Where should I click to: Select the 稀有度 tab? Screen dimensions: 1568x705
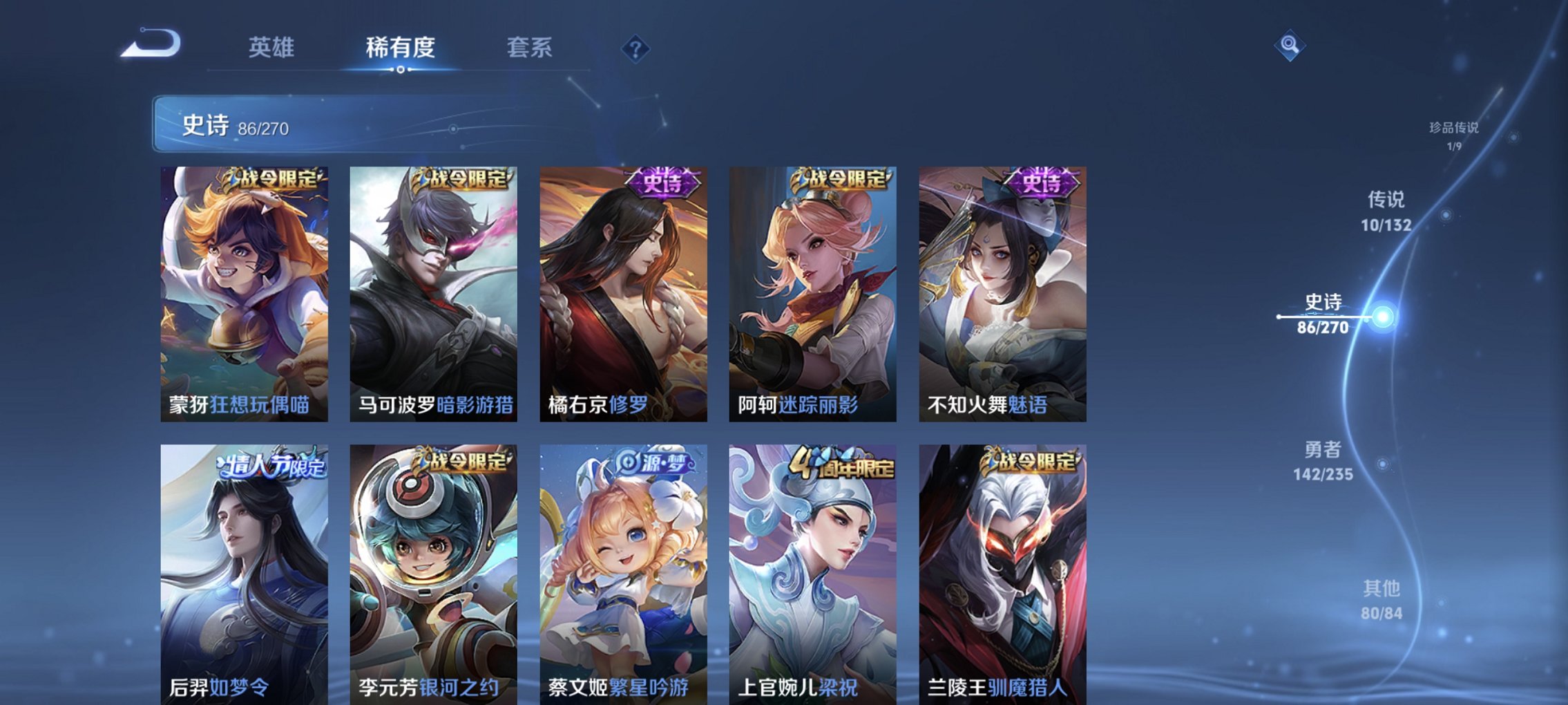click(x=401, y=47)
